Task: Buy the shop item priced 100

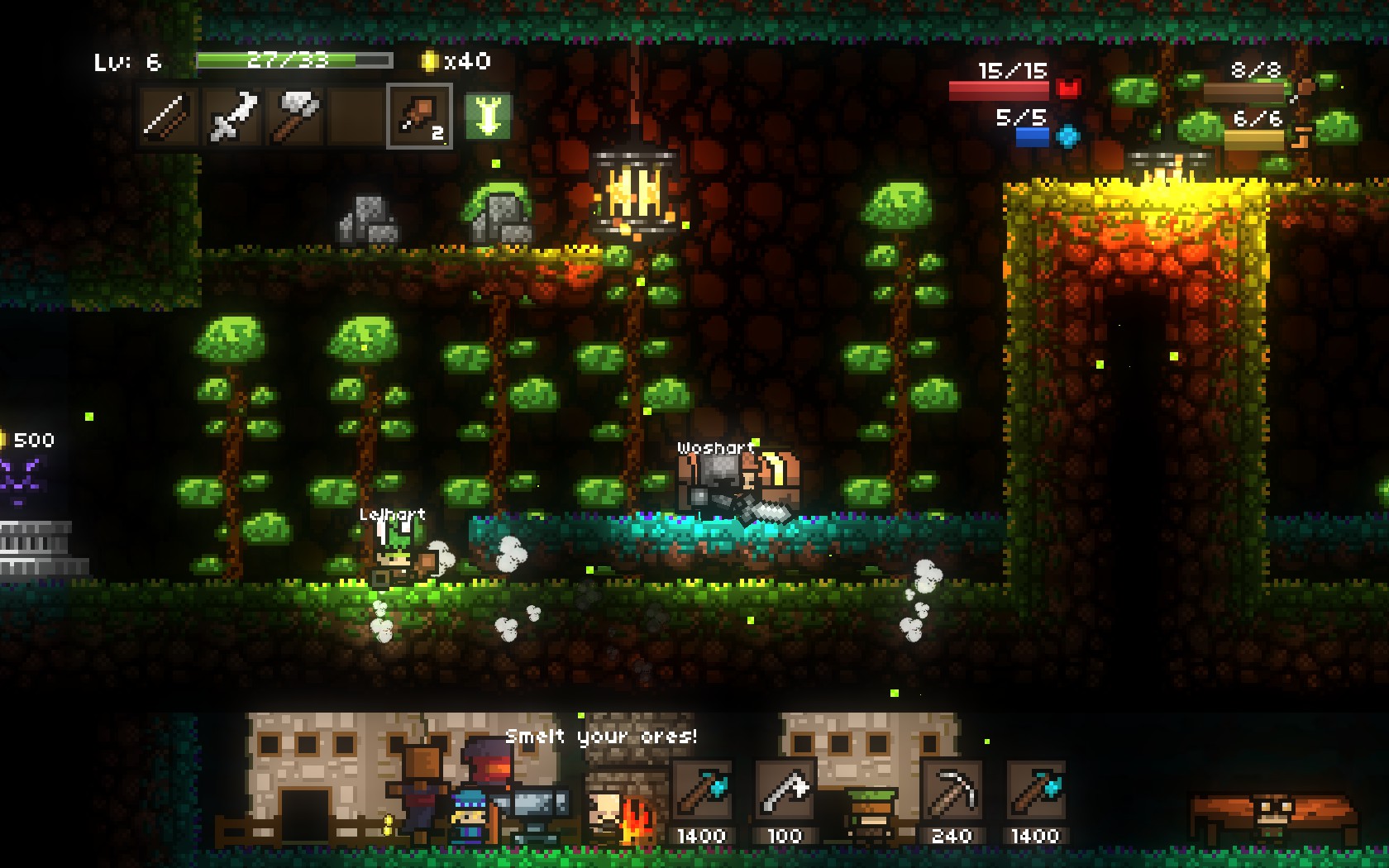Action: point(784,792)
